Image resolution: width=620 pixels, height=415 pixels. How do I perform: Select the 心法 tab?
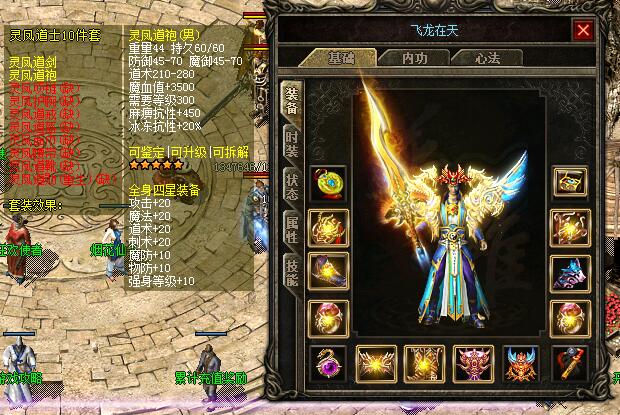pyautogui.click(x=486, y=58)
